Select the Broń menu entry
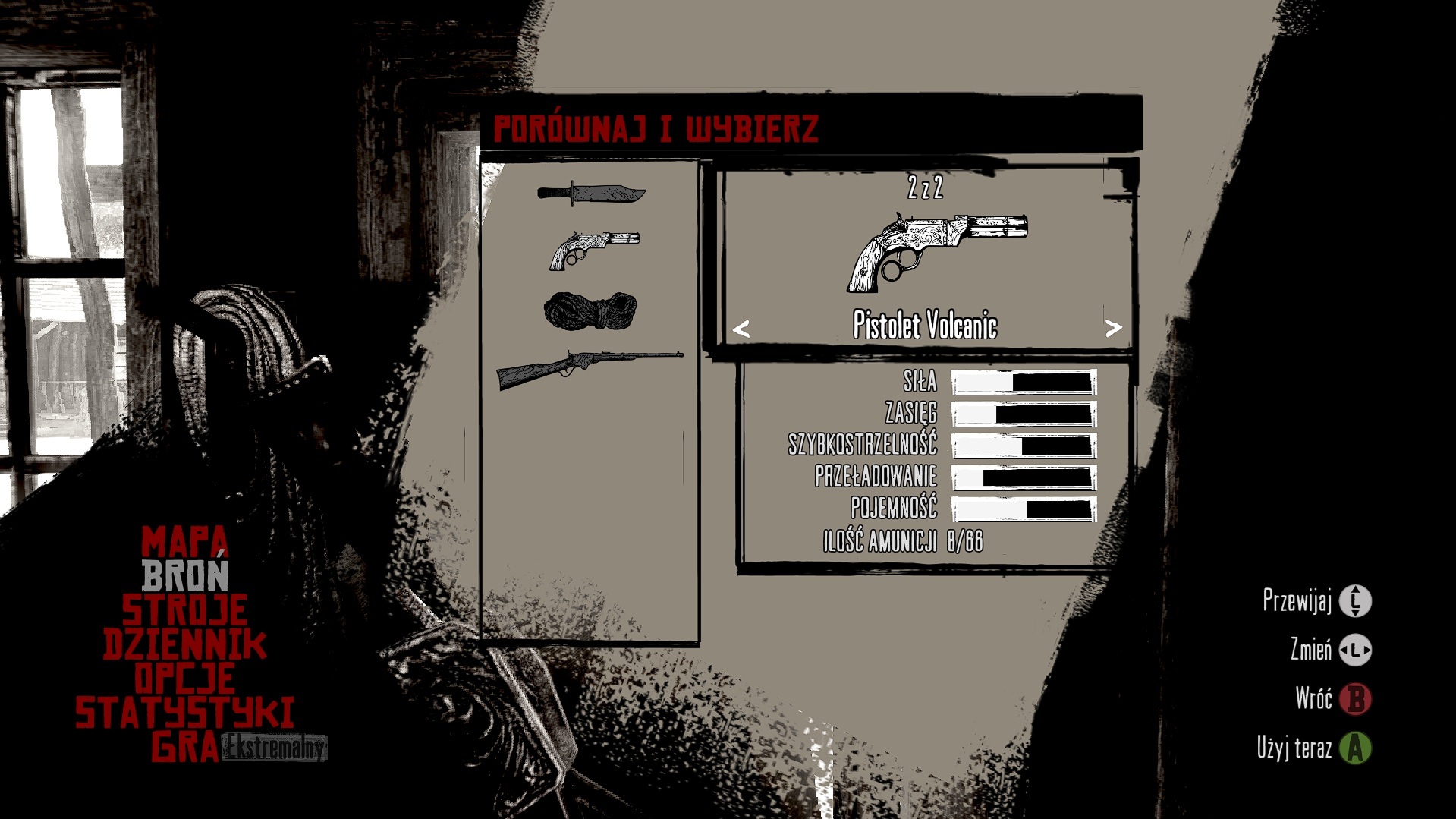This screenshot has height=819, width=1456. tap(185, 576)
